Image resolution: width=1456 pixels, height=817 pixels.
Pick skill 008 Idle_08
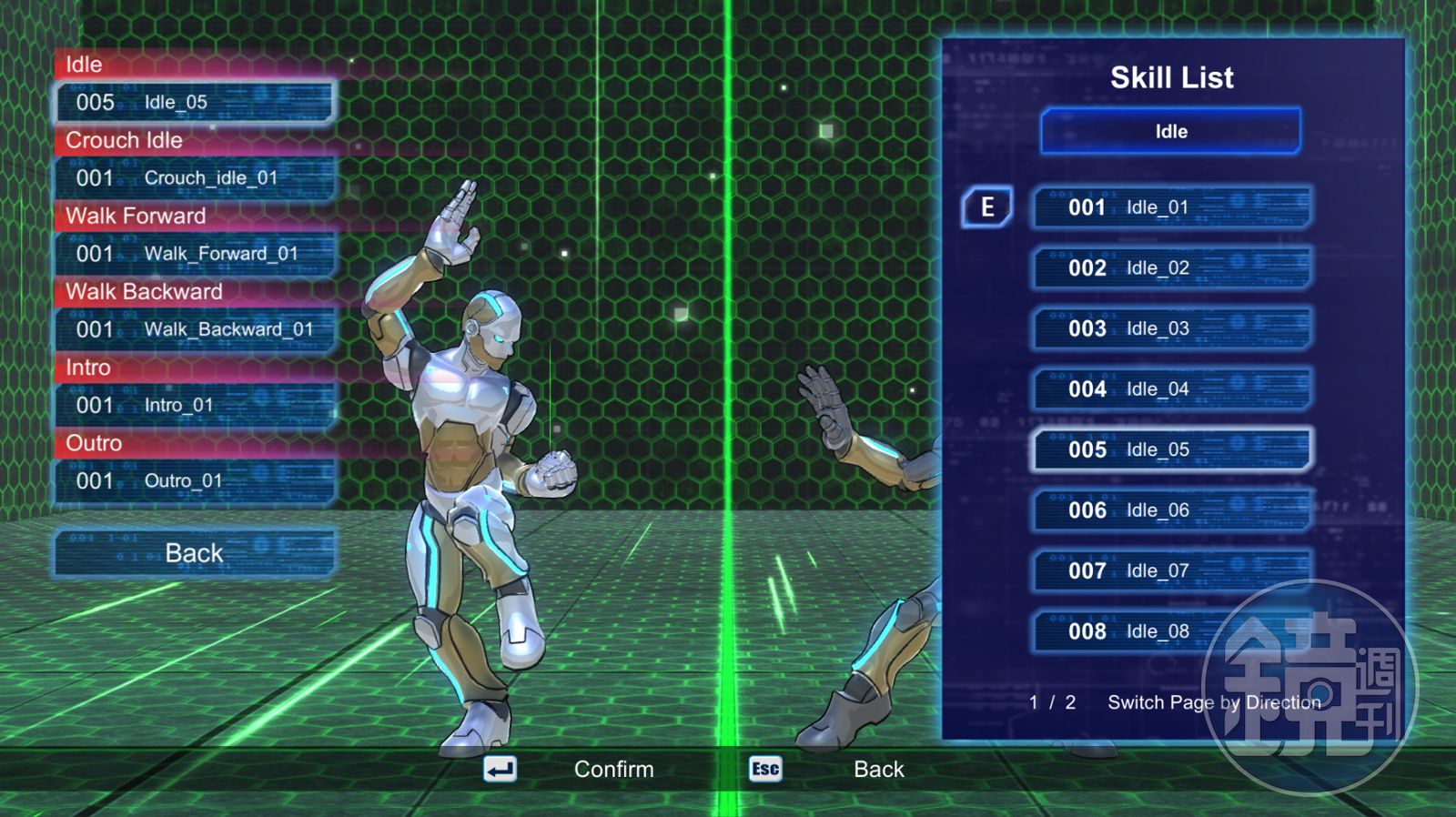click(x=1171, y=631)
